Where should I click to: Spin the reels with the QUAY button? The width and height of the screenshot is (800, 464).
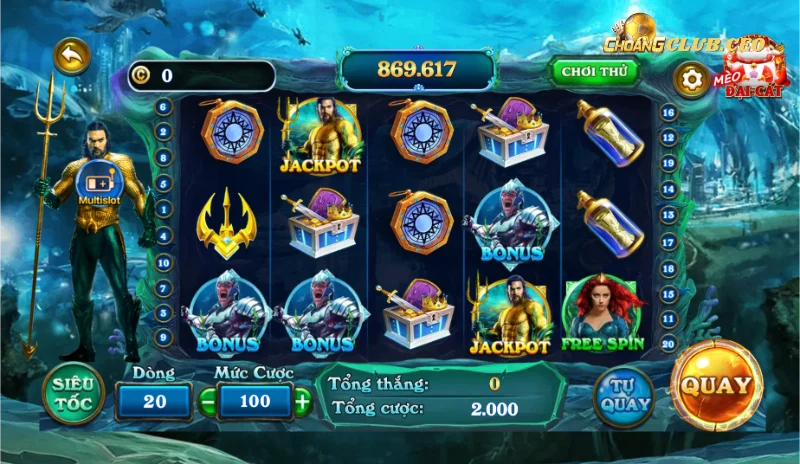point(716,385)
